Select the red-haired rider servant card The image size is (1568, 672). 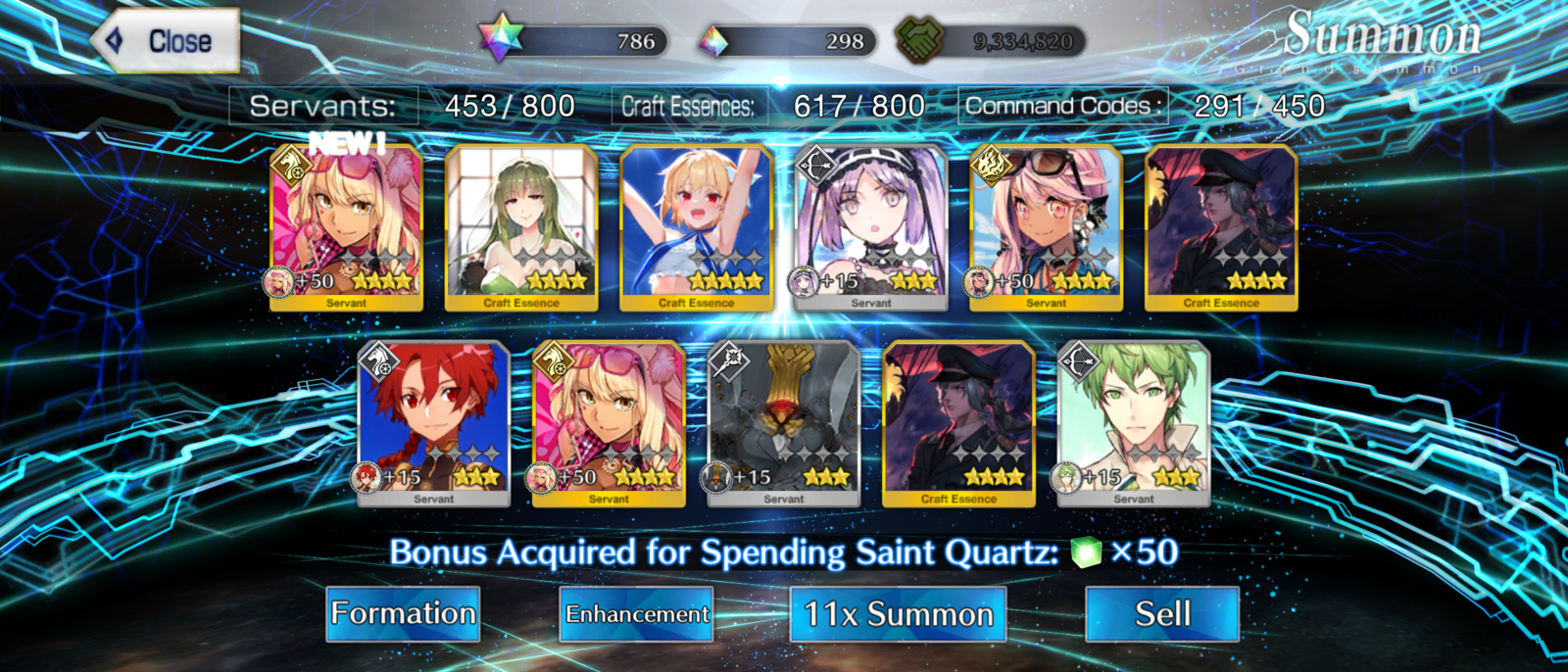433,424
